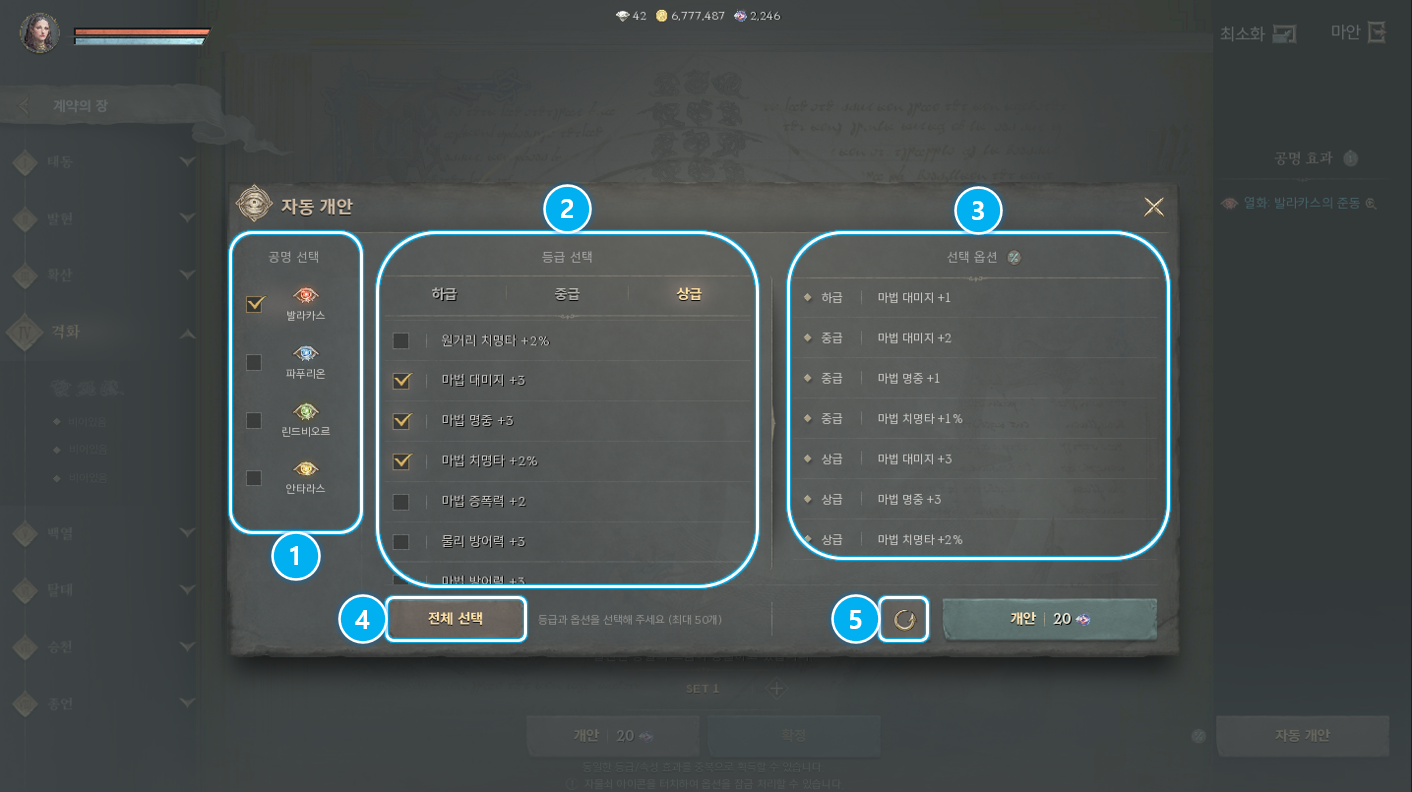Viewport: 1412px width, 792px height.
Task: Expand the 종언 section chevron
Action: (188, 703)
